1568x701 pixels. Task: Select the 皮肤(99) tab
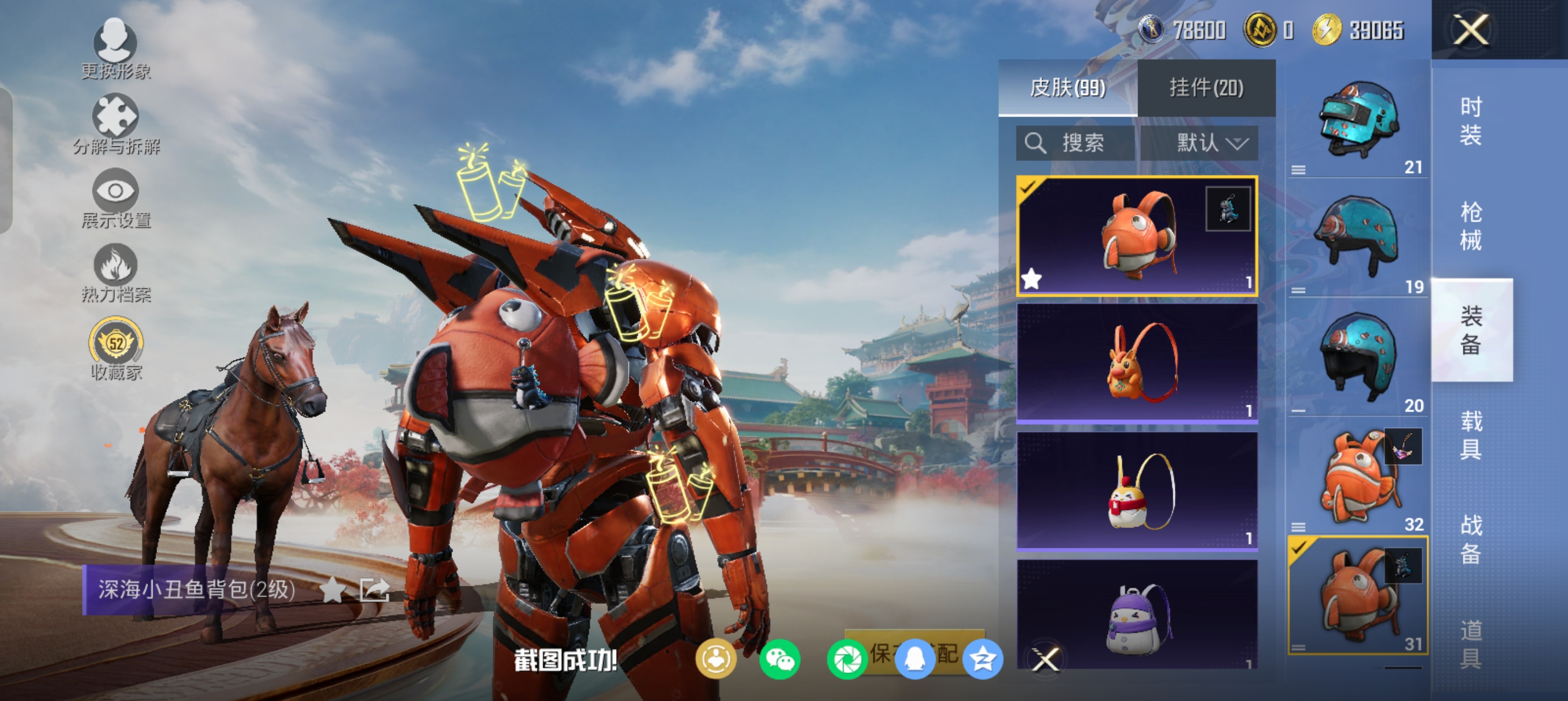pos(1067,88)
